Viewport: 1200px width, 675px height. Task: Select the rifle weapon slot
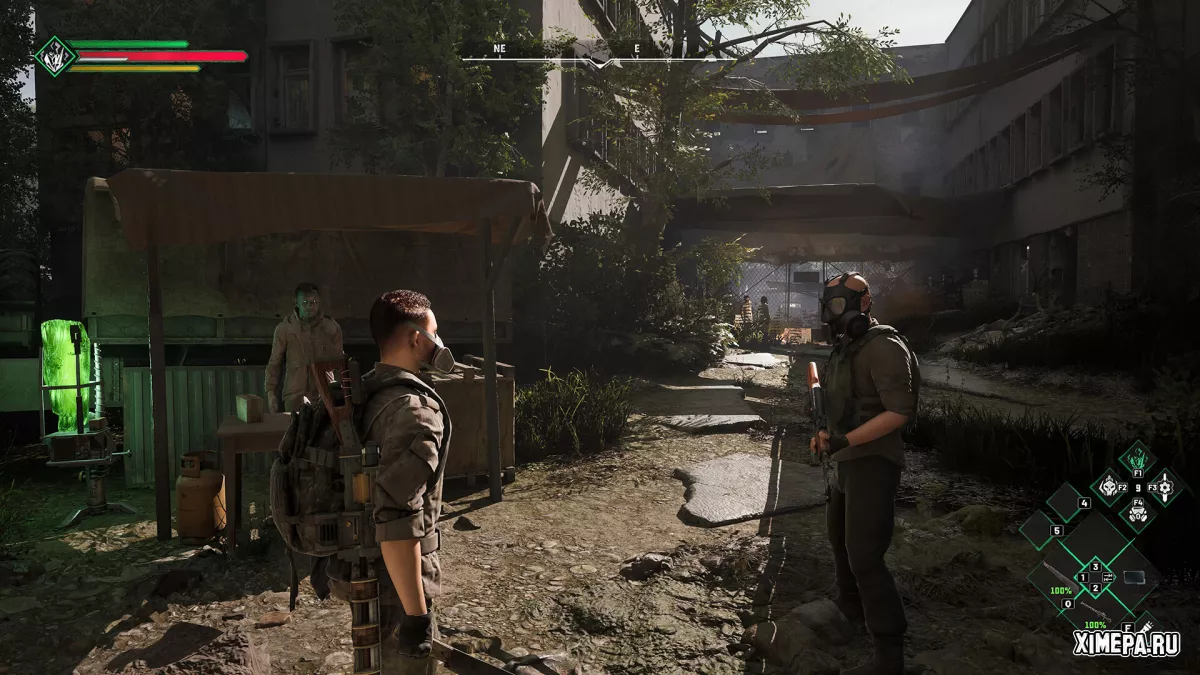pos(1095,612)
